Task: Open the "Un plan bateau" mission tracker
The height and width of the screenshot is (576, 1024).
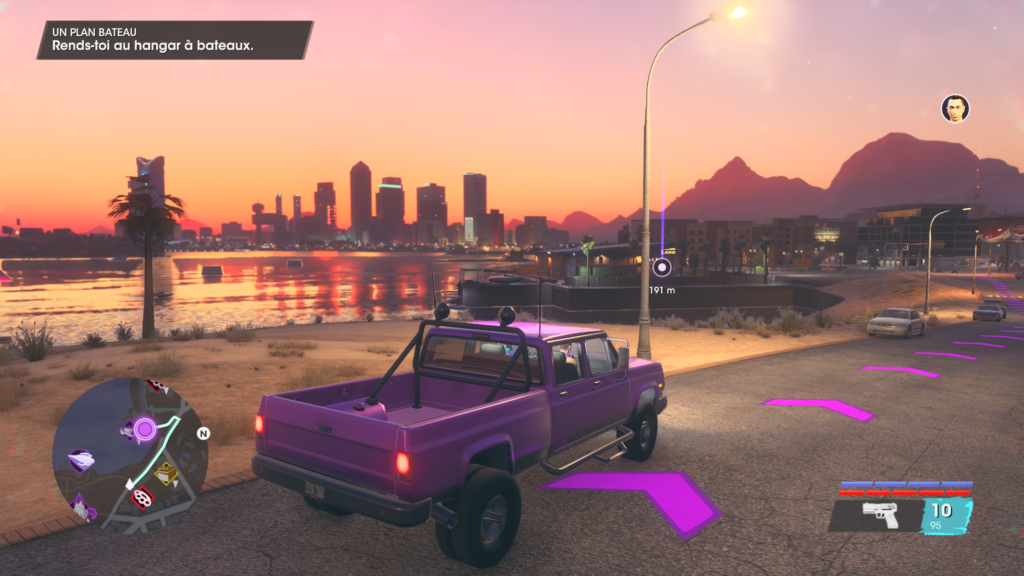Action: (175, 40)
